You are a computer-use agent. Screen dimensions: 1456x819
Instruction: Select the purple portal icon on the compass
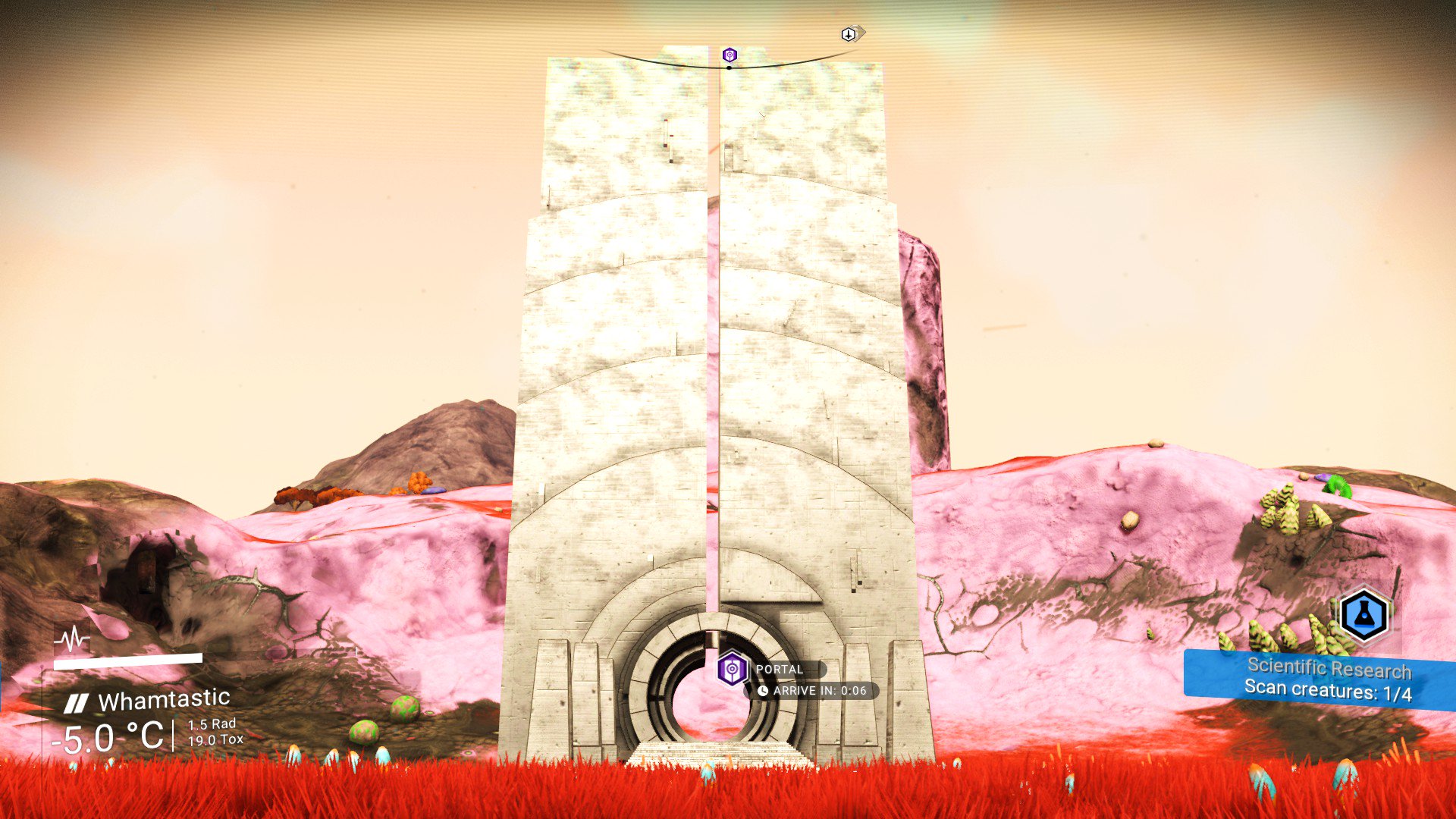[730, 55]
